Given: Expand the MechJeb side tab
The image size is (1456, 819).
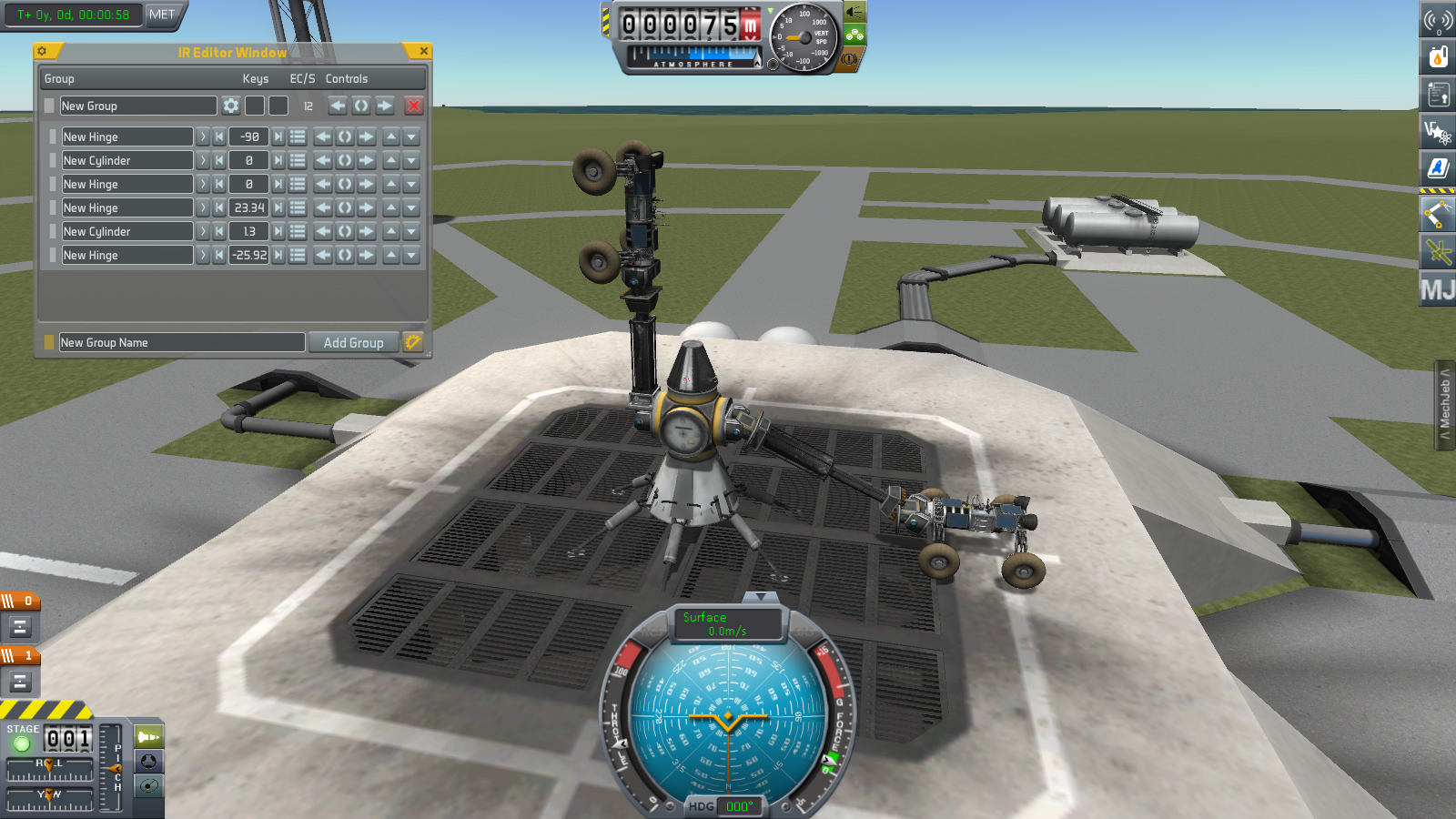Looking at the screenshot, I should (x=1445, y=405).
